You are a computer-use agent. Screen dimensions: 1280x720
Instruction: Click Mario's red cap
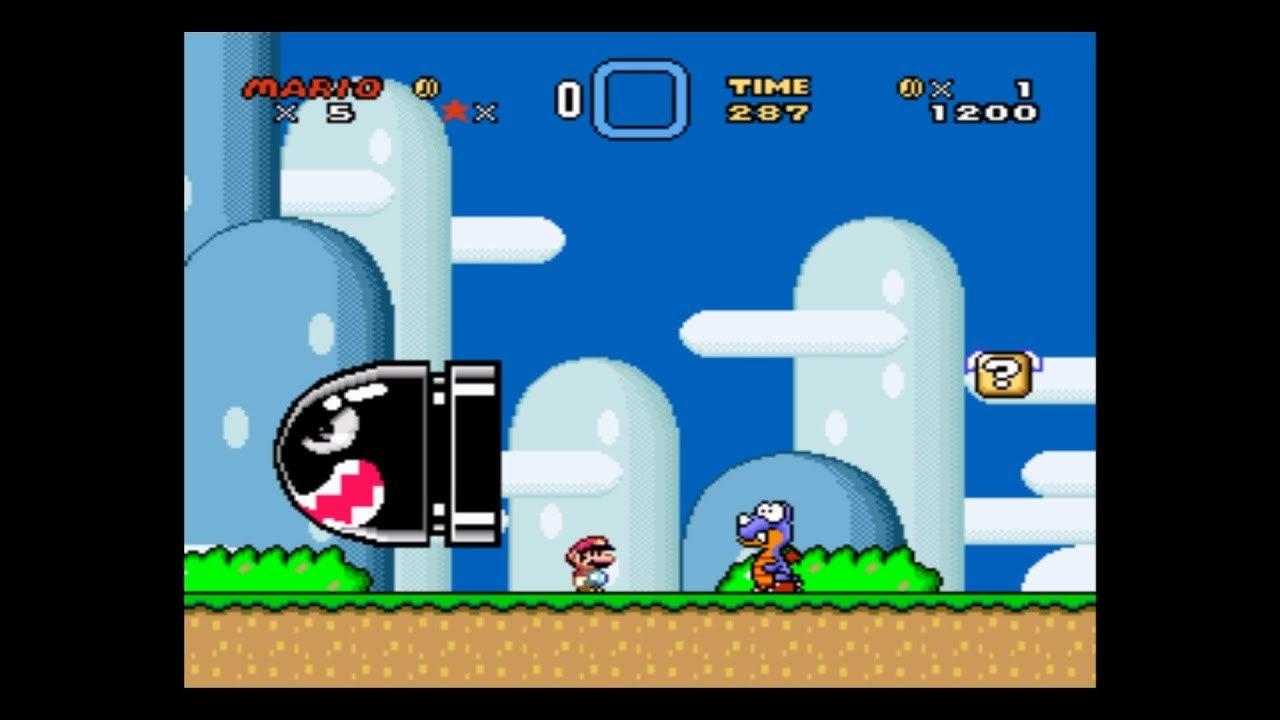coord(592,545)
